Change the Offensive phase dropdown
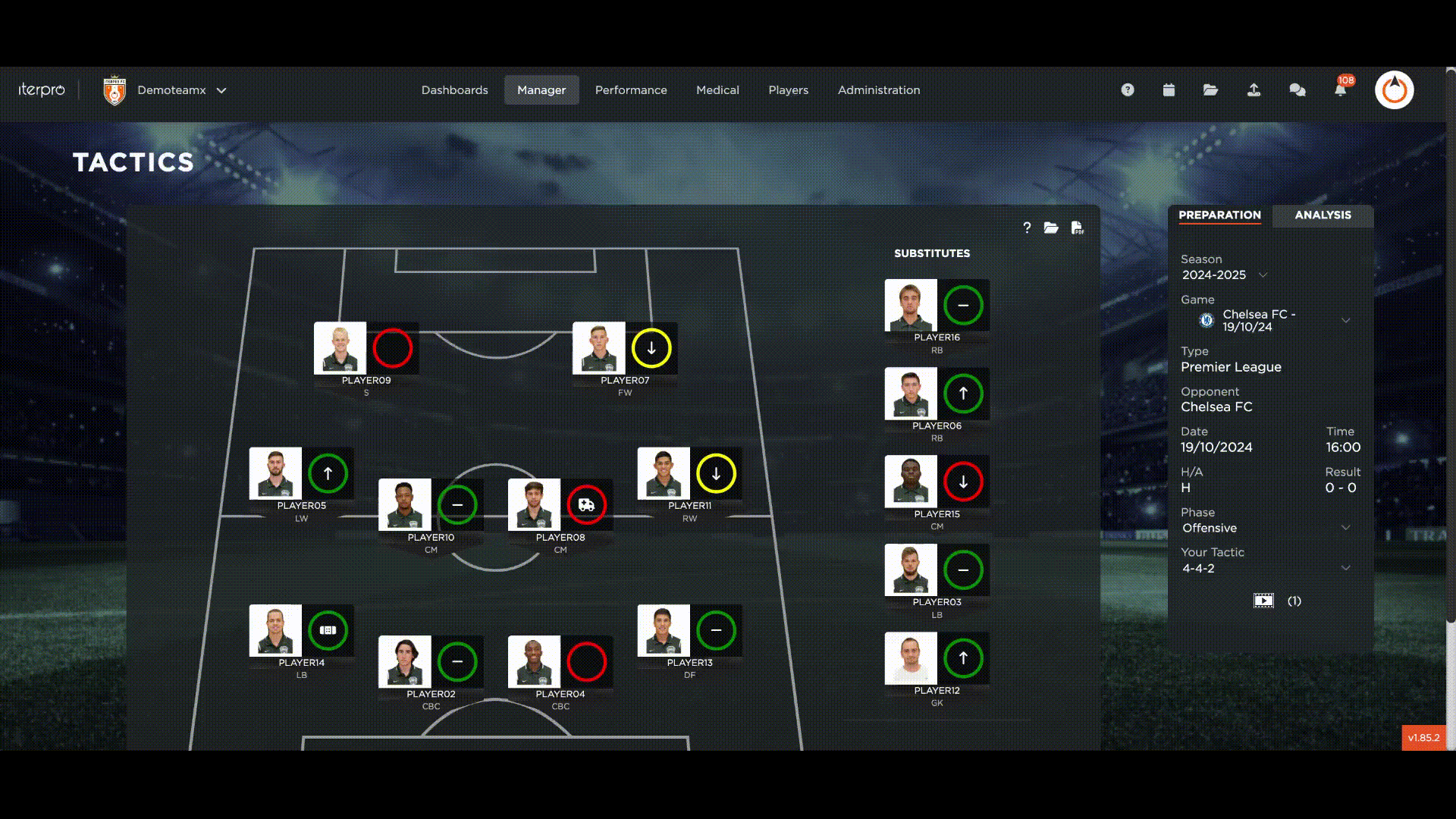Viewport: 1456px width, 819px height. (1345, 528)
